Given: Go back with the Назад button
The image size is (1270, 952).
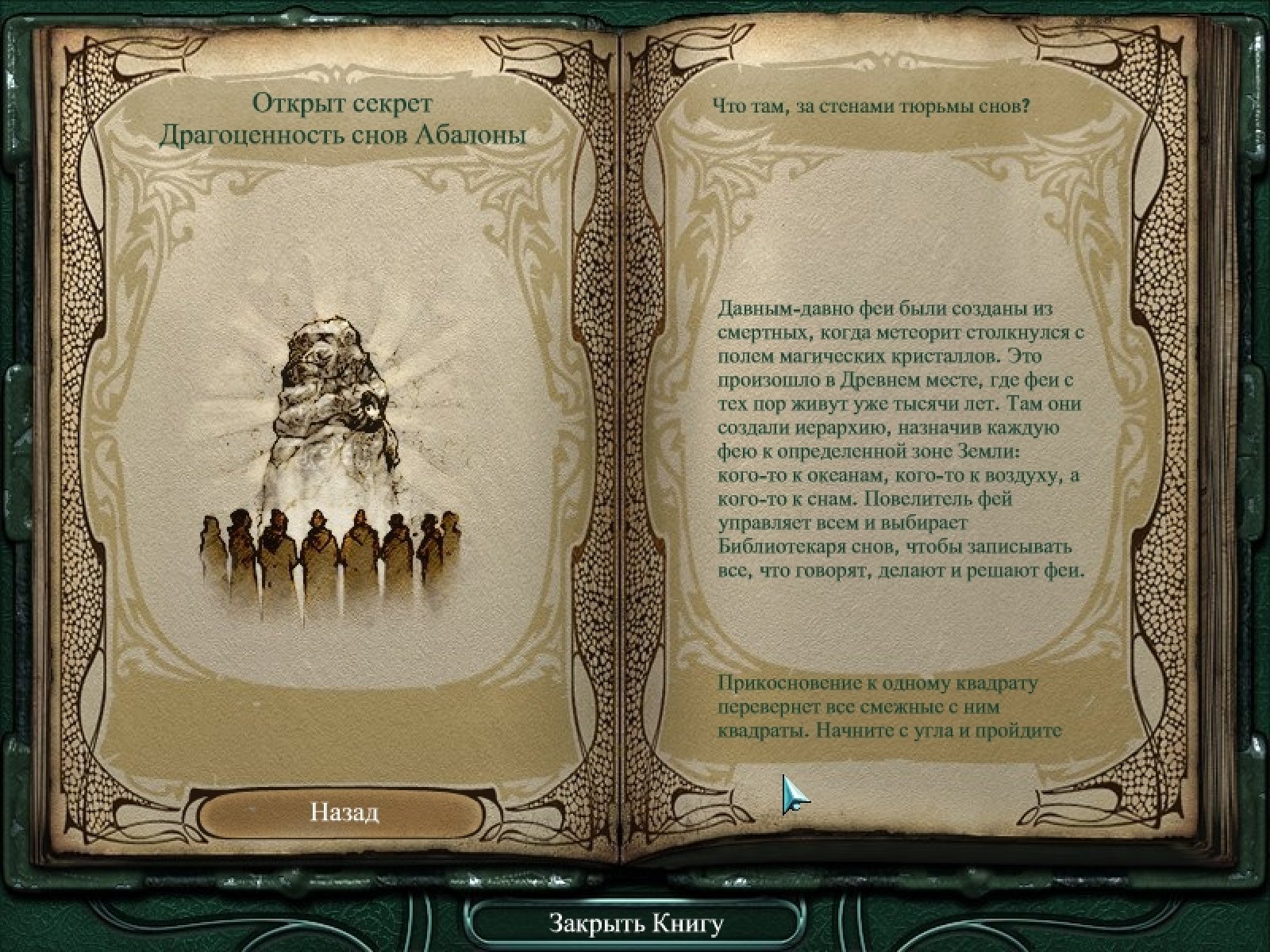Looking at the screenshot, I should [x=343, y=812].
